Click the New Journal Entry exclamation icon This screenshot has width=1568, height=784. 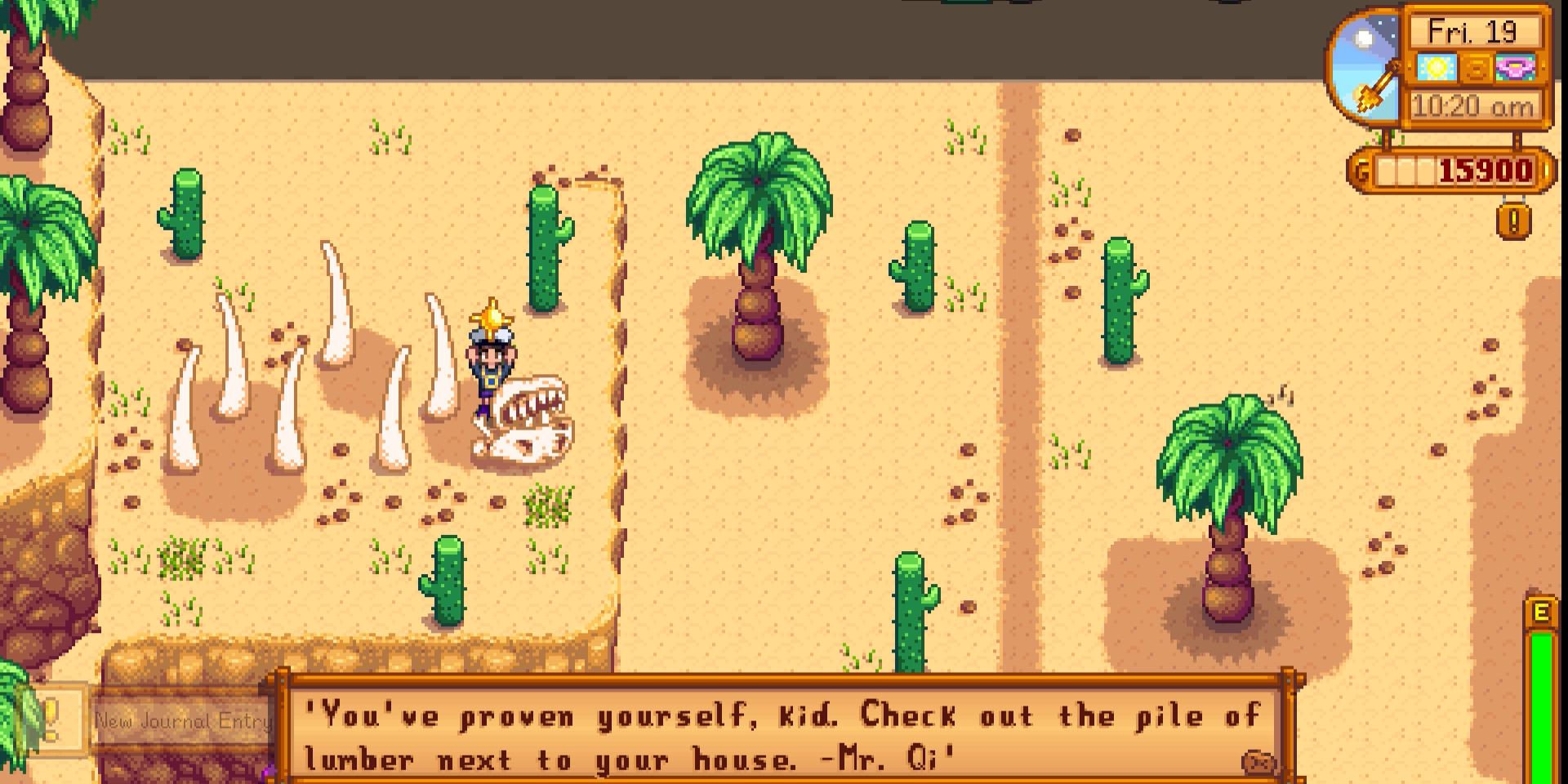point(51,720)
